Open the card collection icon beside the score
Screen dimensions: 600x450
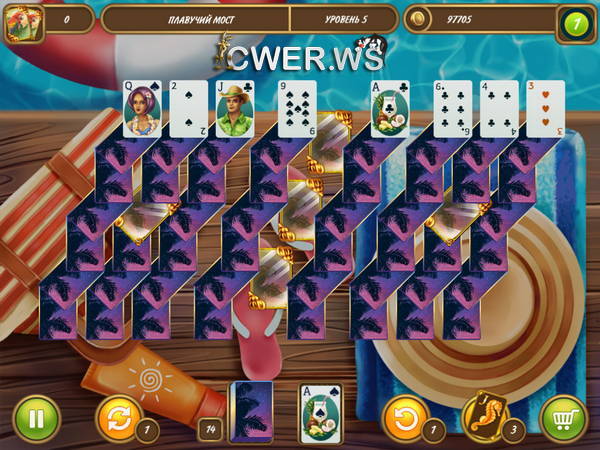pos(20,21)
